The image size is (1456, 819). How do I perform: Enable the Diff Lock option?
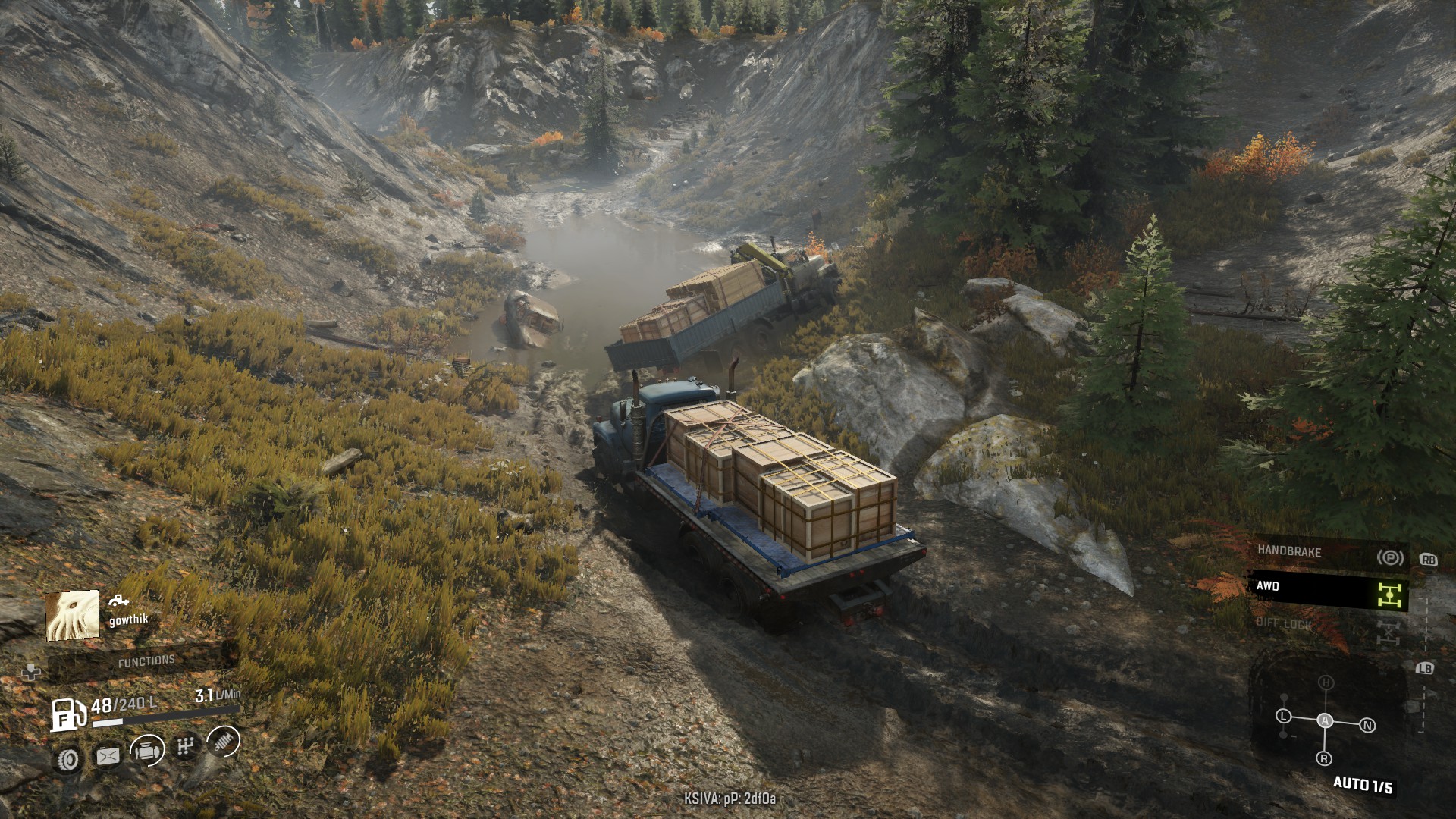click(1329, 625)
